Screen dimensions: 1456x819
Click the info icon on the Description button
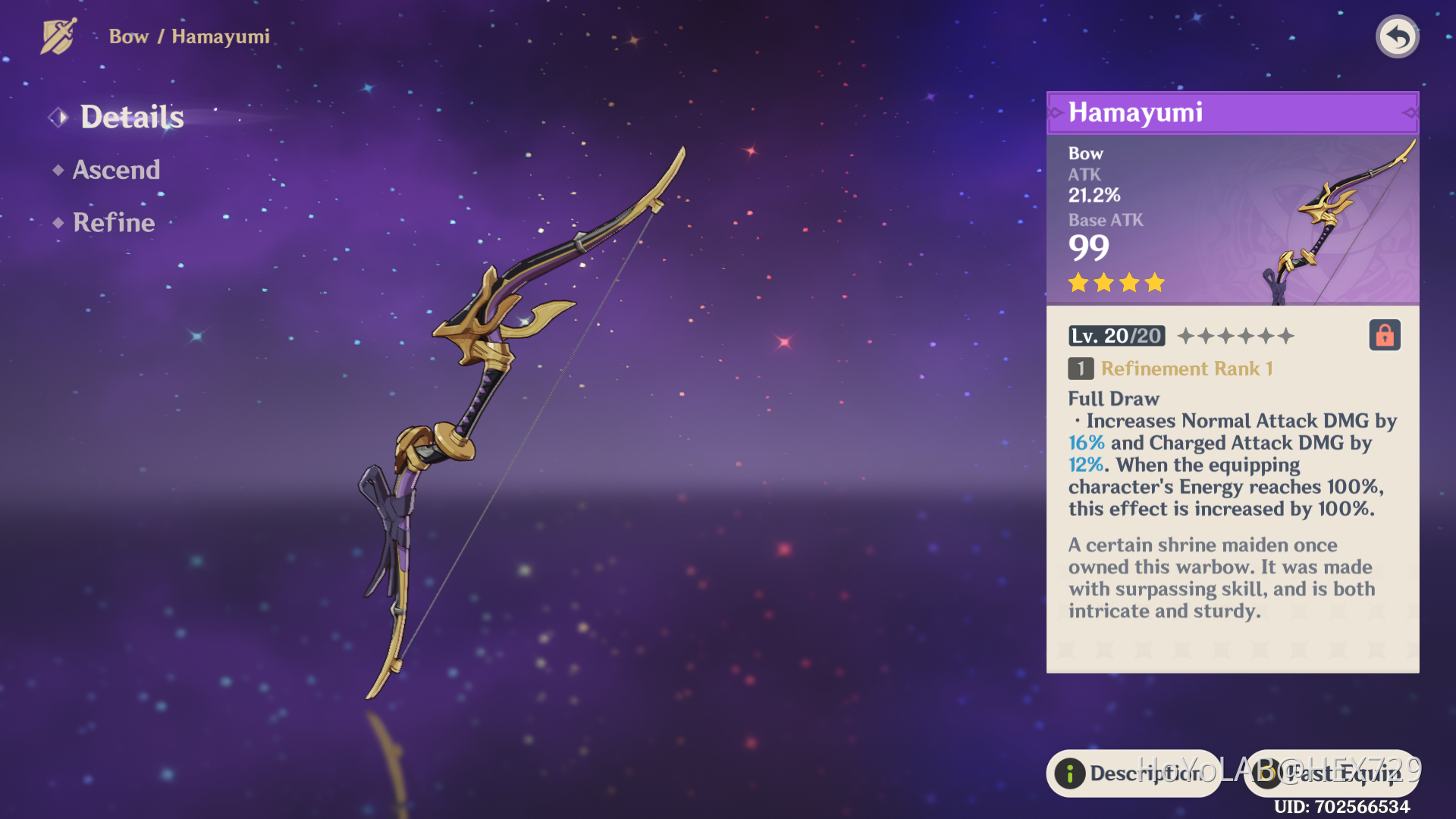[1069, 773]
